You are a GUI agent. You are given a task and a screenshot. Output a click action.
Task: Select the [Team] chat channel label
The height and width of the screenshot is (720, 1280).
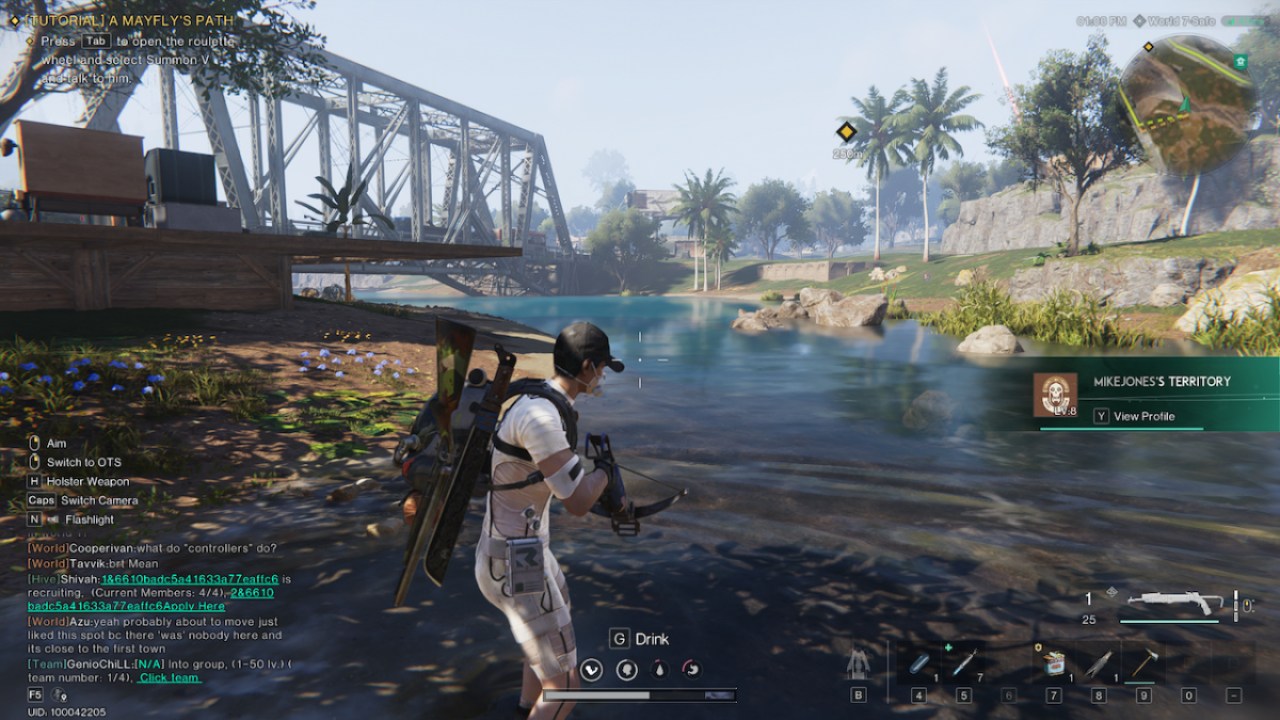coord(47,663)
